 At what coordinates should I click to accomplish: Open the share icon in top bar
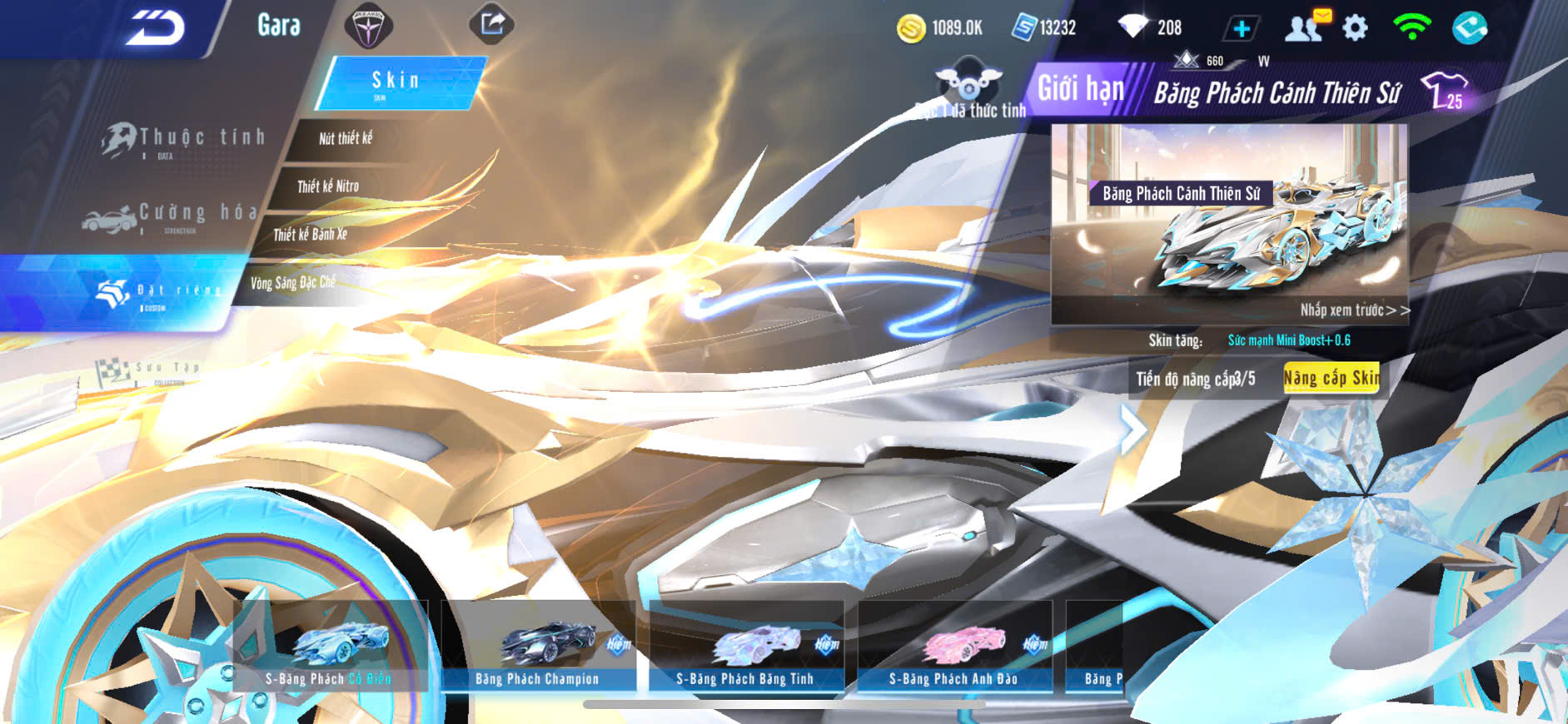click(491, 24)
